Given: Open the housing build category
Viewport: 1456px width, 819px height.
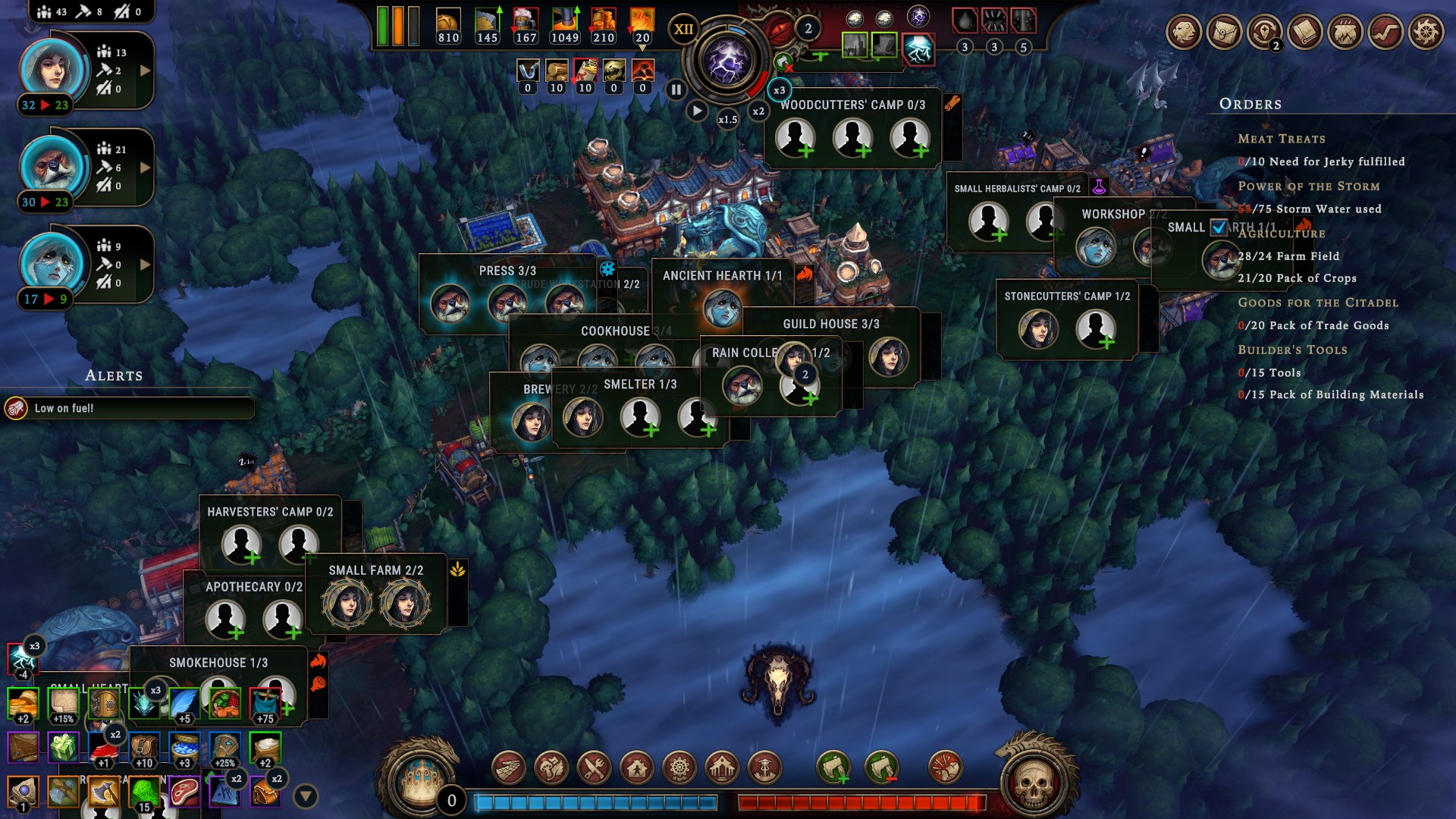Looking at the screenshot, I should [636, 768].
